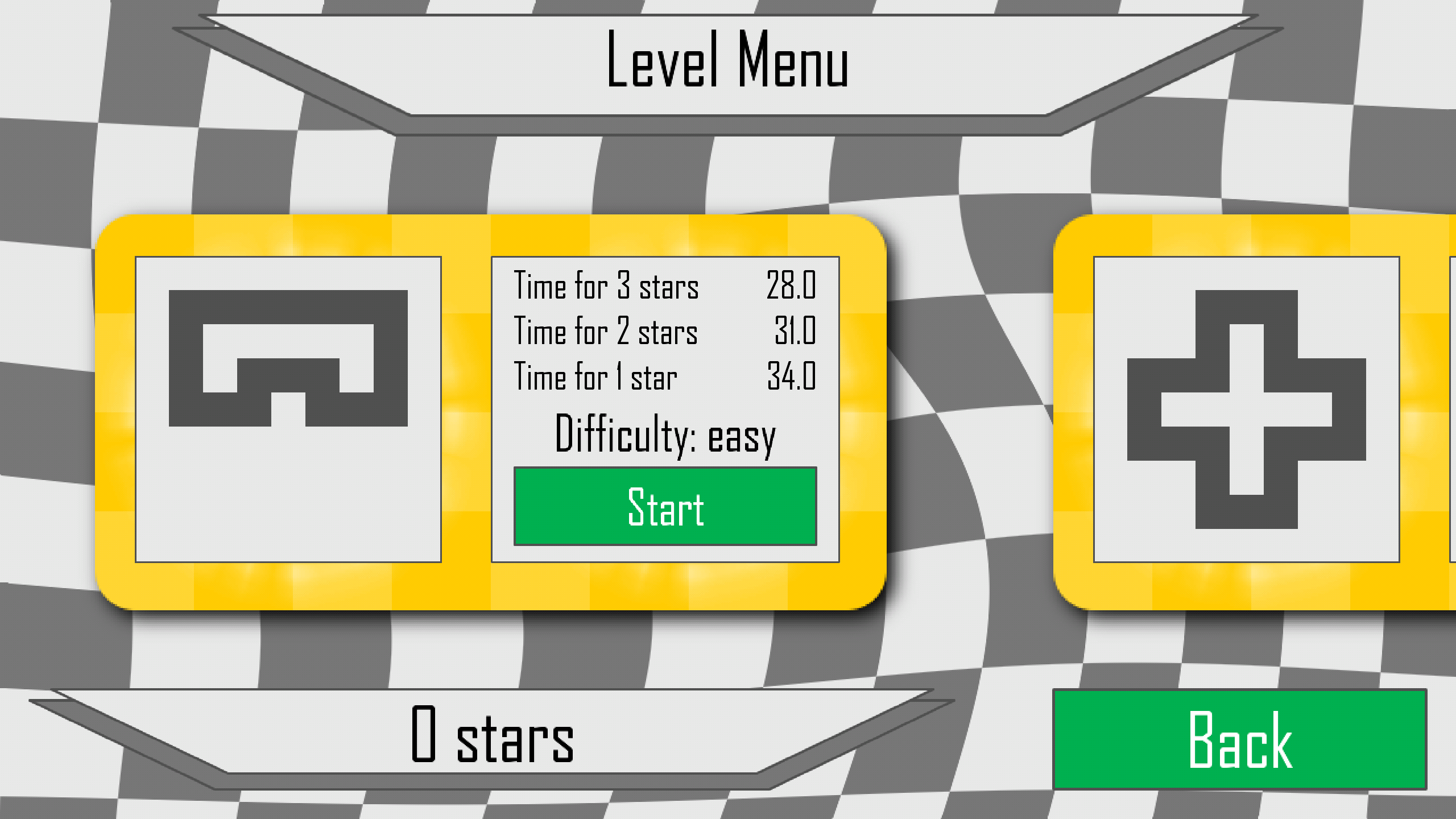
Task: Choose the plus-shaped track level card
Action: [1246, 409]
